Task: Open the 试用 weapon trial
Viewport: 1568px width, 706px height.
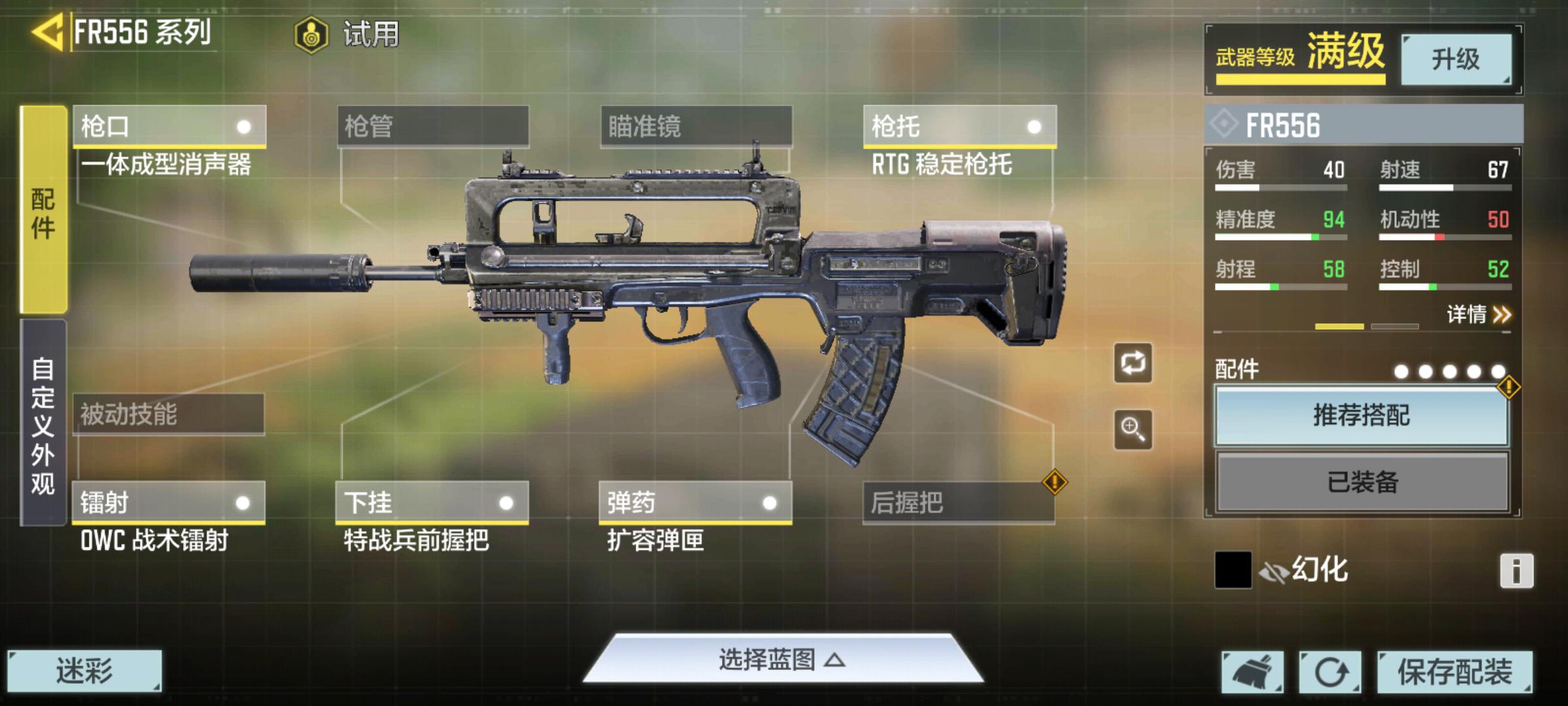Action: [x=347, y=34]
